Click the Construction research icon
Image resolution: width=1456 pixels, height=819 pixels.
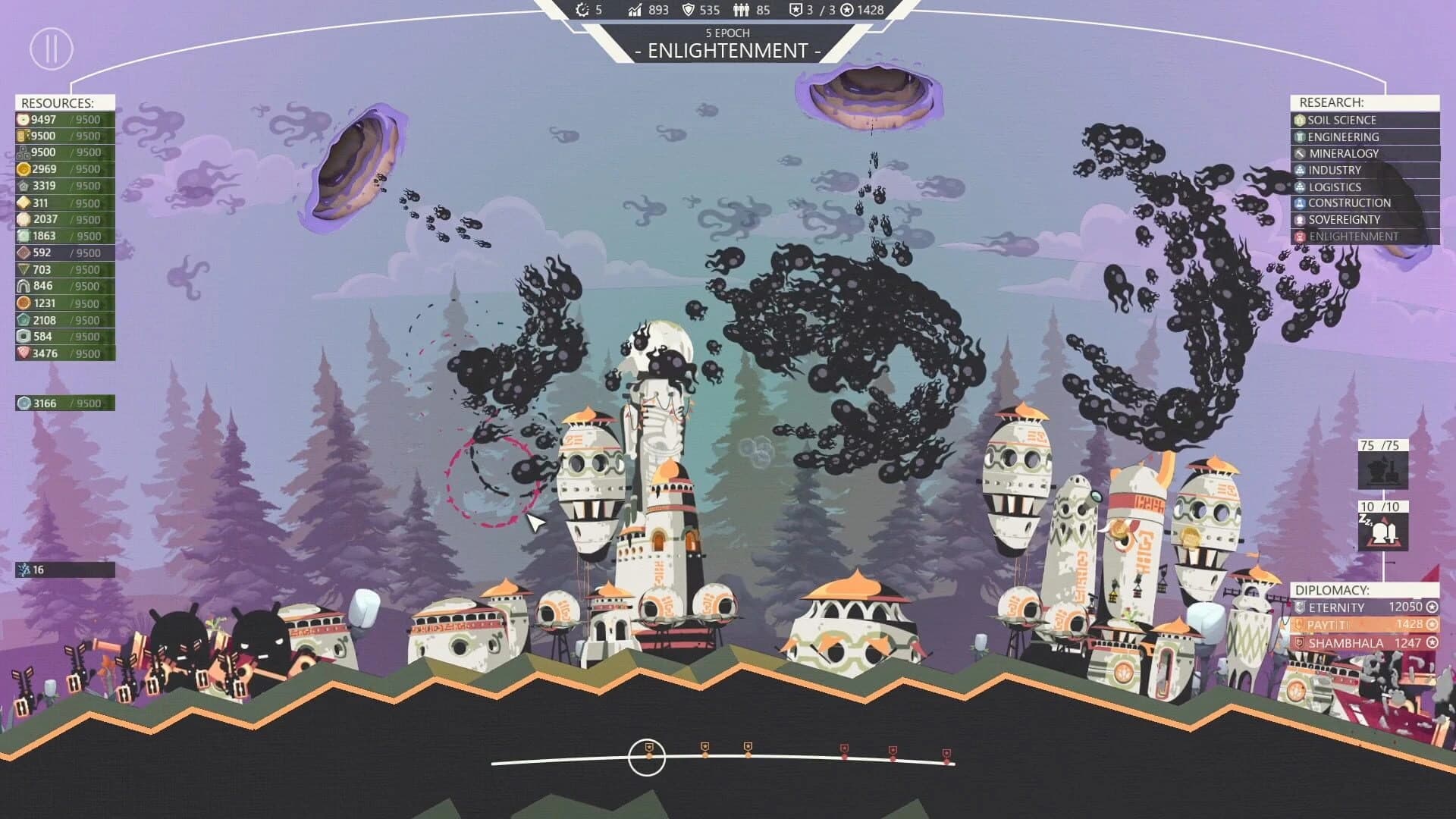[1298, 202]
